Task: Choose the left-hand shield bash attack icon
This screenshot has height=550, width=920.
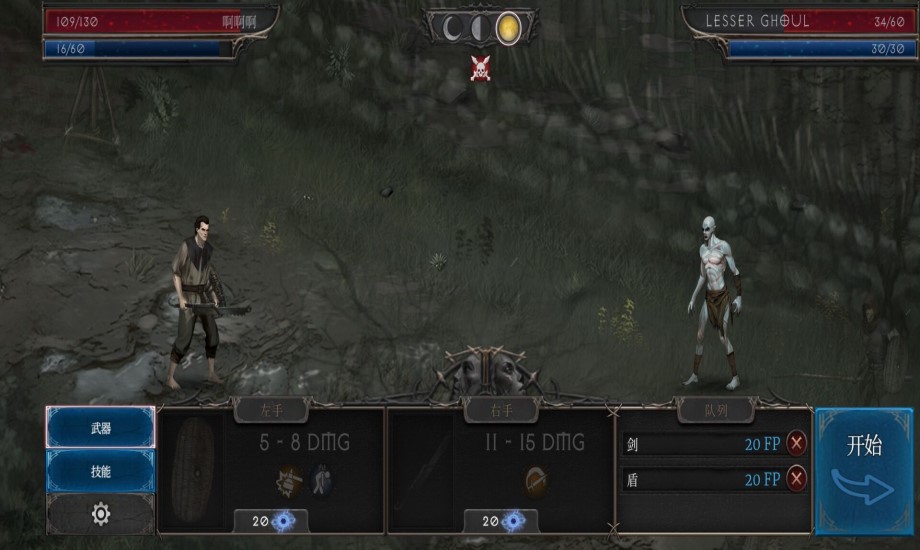Action: (x=290, y=480)
